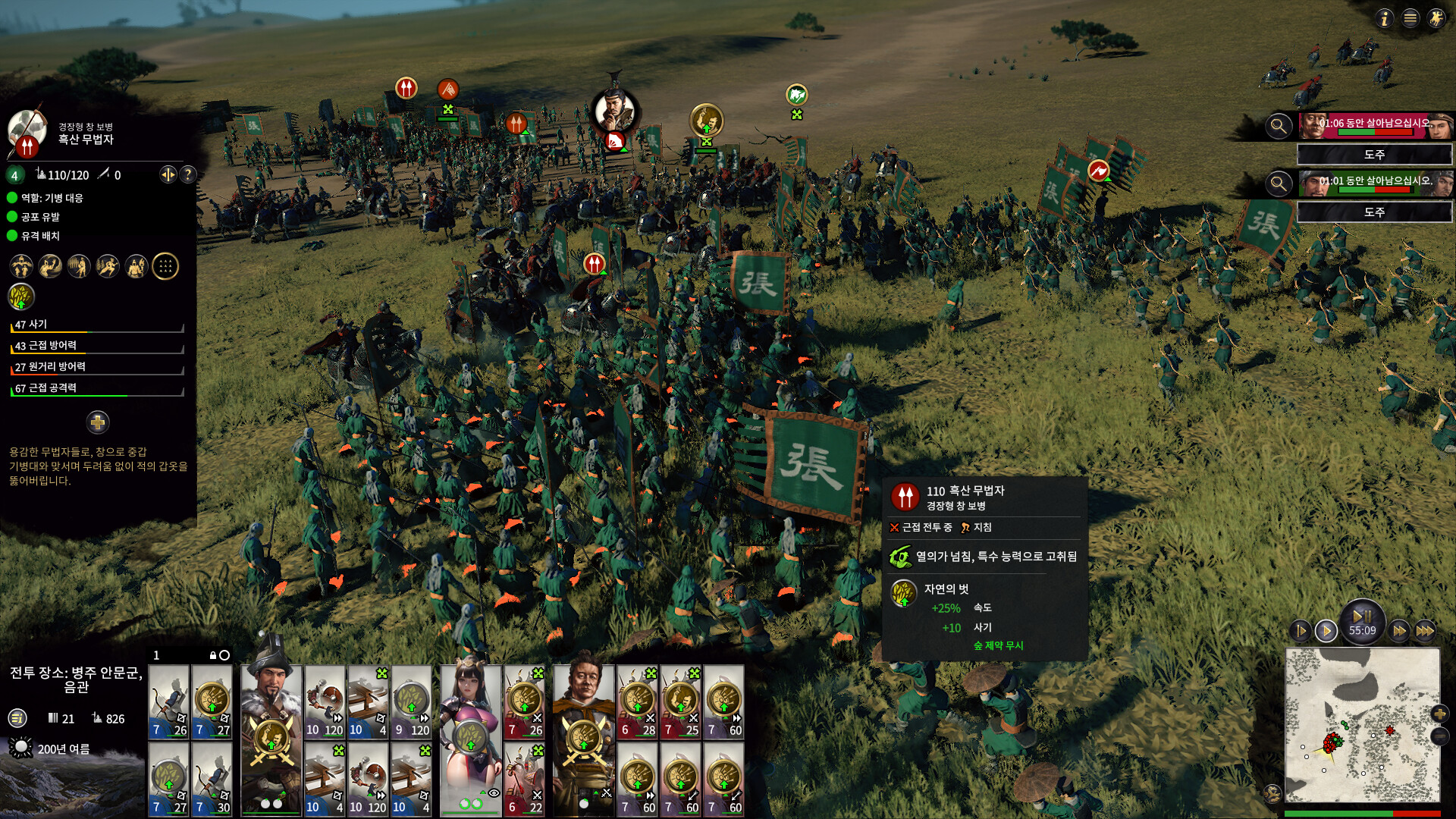Screen dimensions: 1456x819
Task: Open the battle info list icon beside army count
Action: point(17,717)
